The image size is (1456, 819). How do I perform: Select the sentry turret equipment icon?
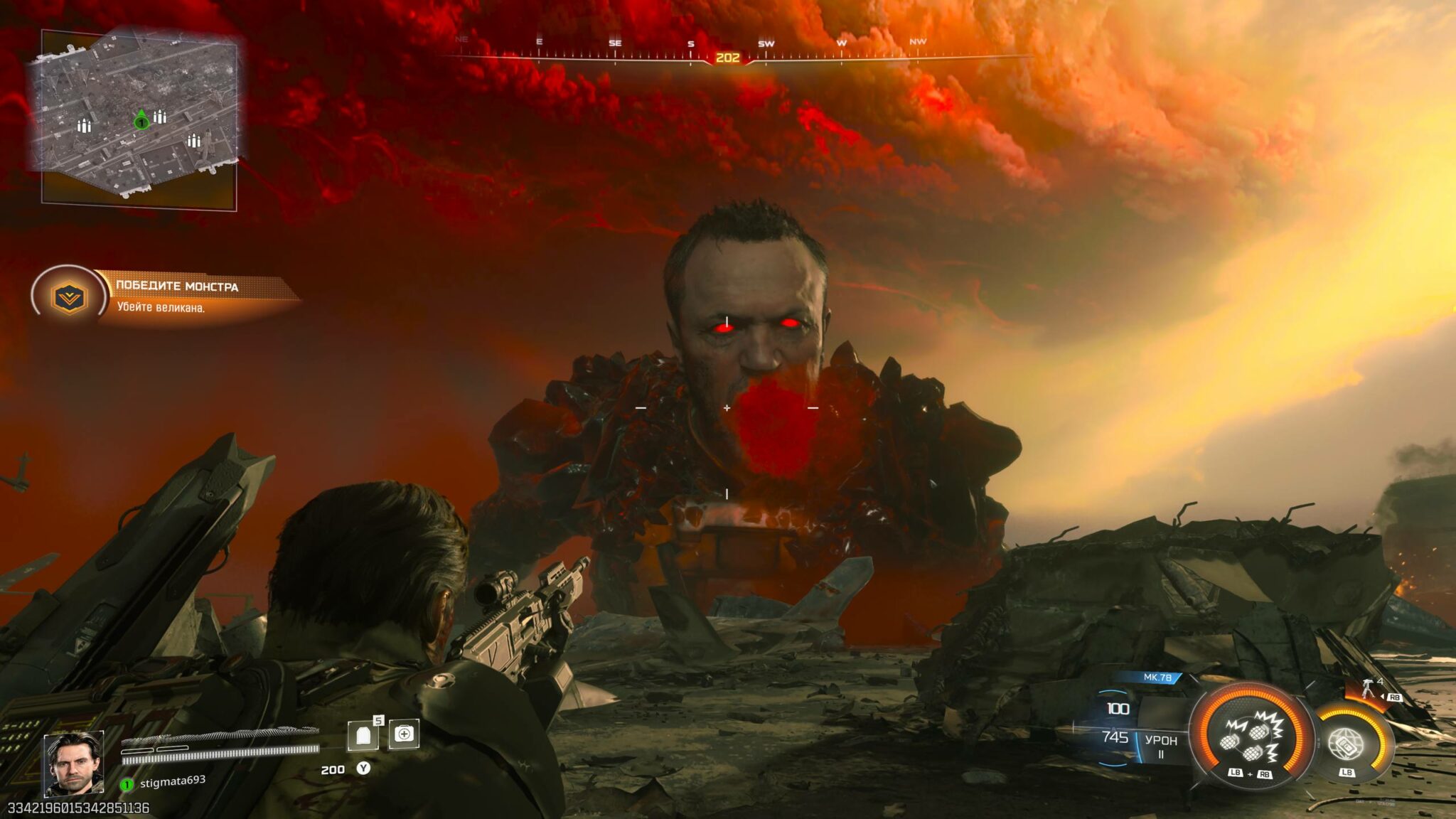click(x=1367, y=688)
